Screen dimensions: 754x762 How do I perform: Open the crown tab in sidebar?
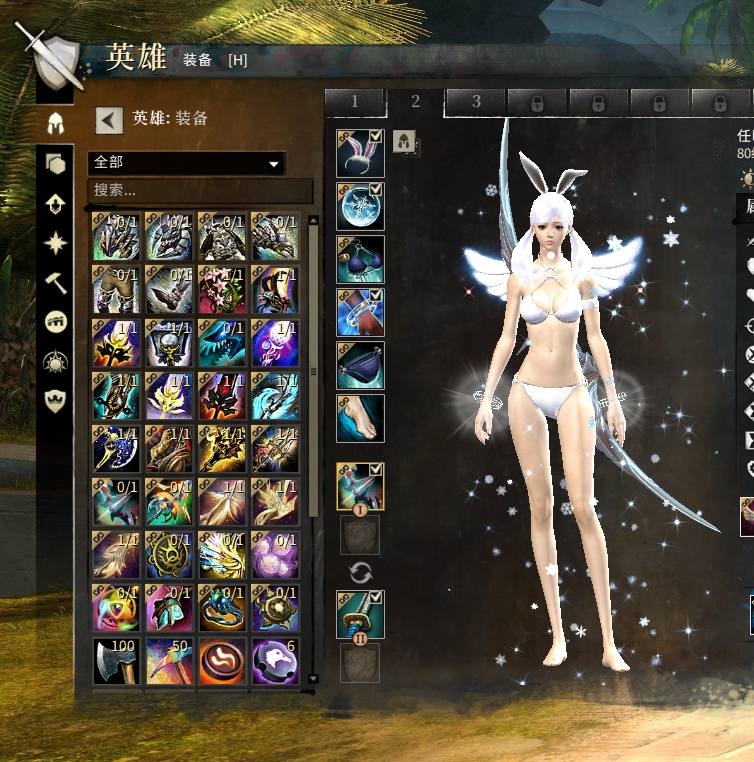tap(56, 401)
